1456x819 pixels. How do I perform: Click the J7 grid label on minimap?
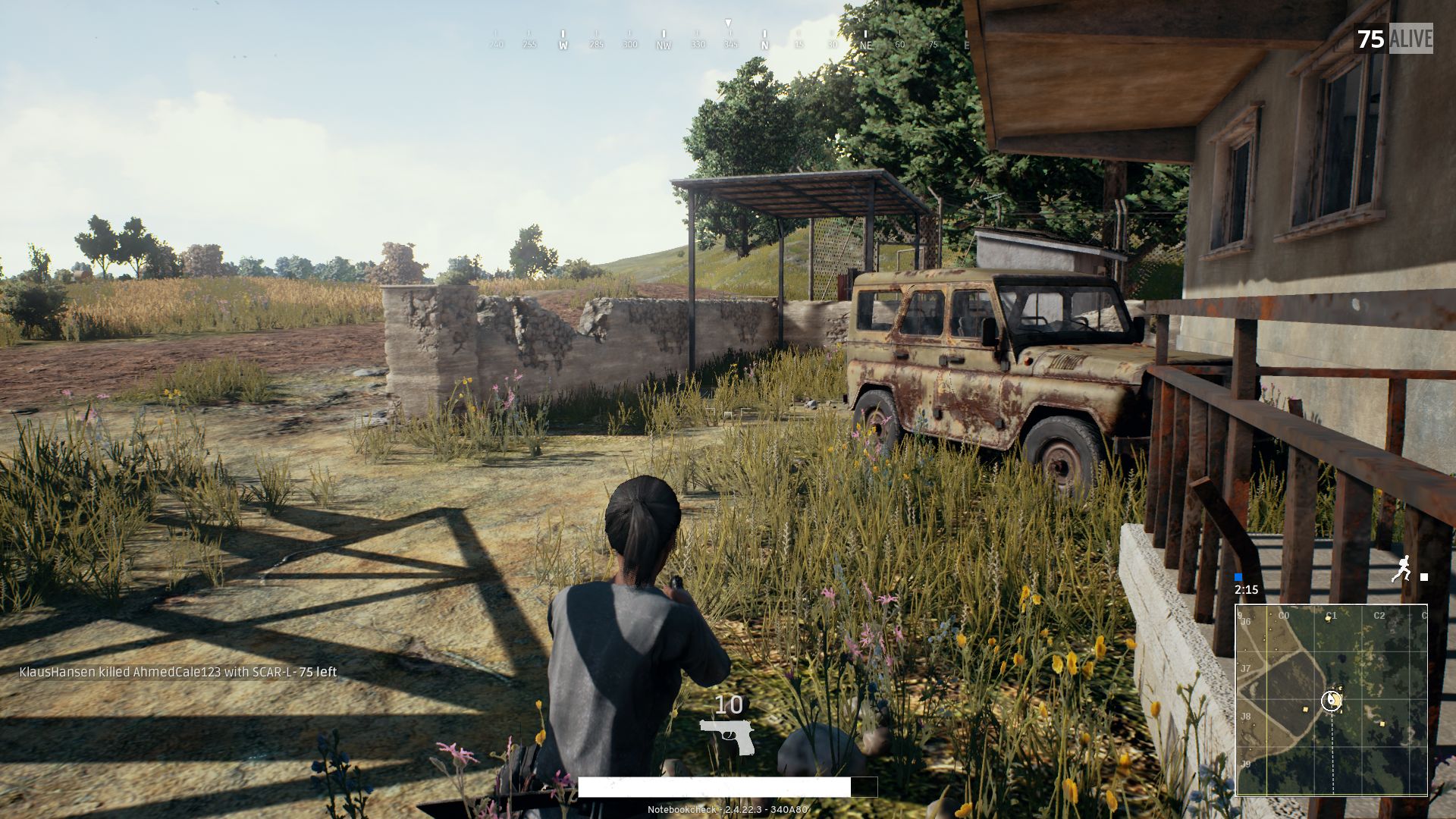click(x=1245, y=670)
